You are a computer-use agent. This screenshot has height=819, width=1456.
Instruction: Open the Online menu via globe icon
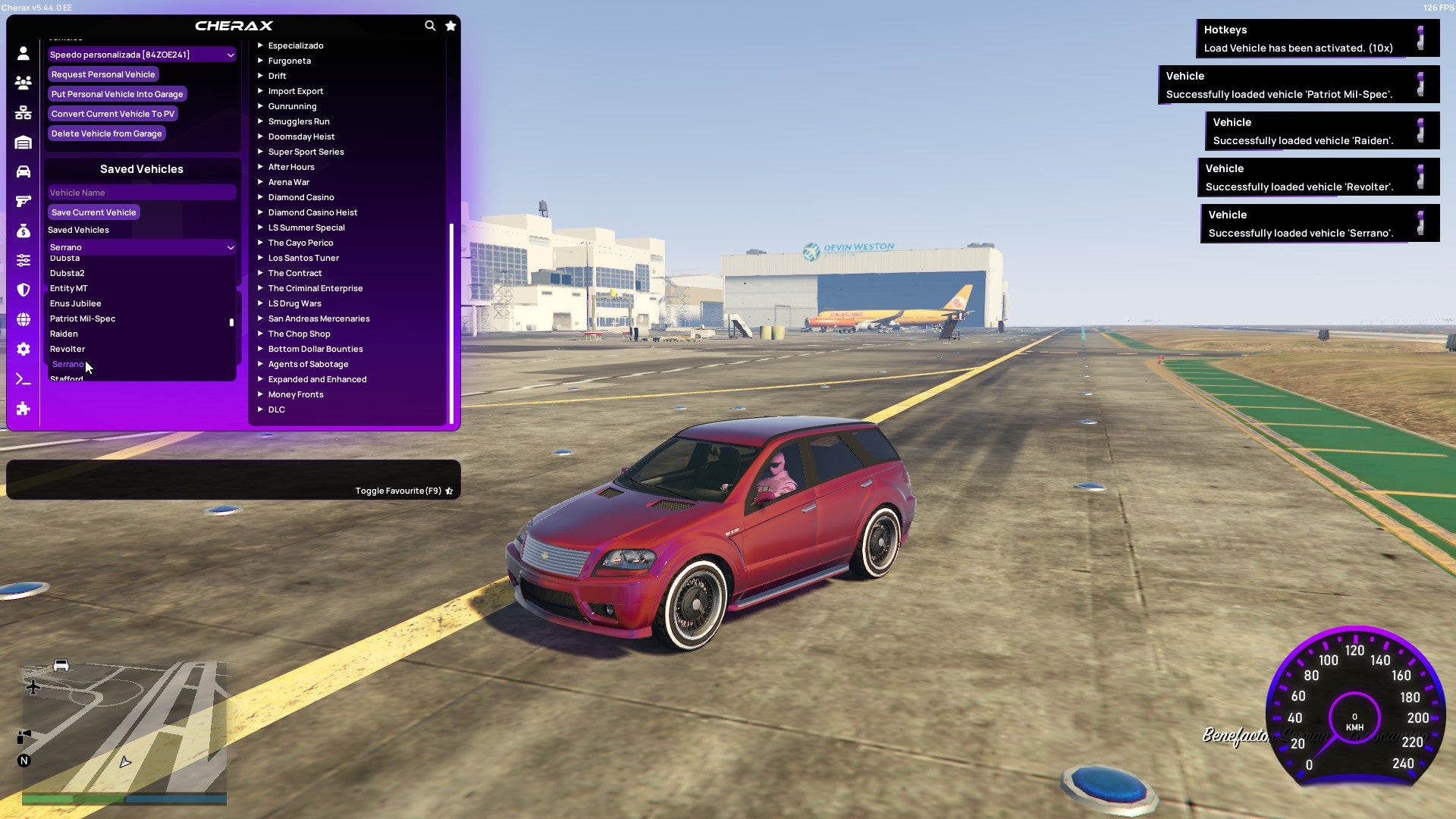pyautogui.click(x=23, y=317)
